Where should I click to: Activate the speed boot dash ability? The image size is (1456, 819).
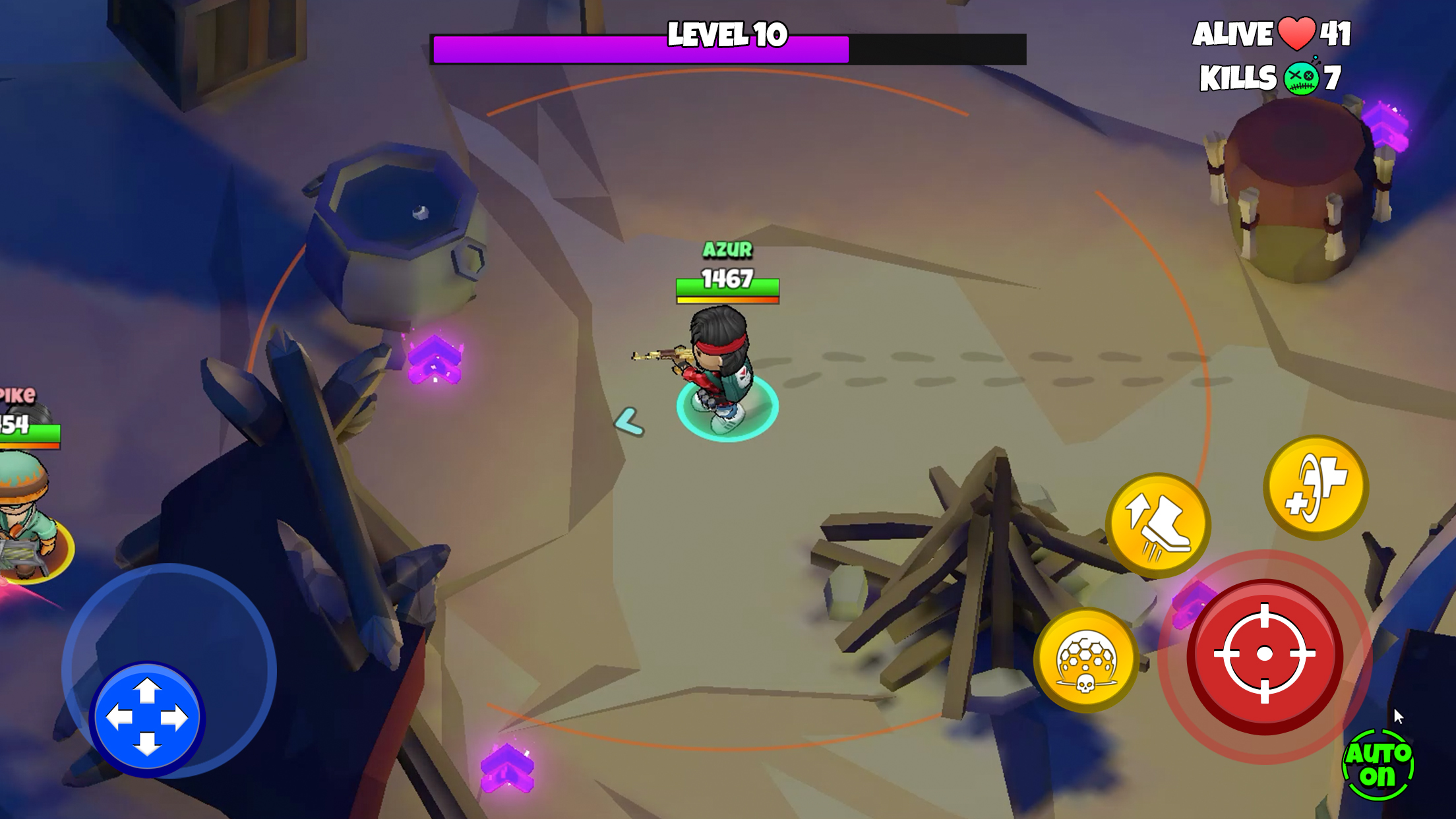1158,525
